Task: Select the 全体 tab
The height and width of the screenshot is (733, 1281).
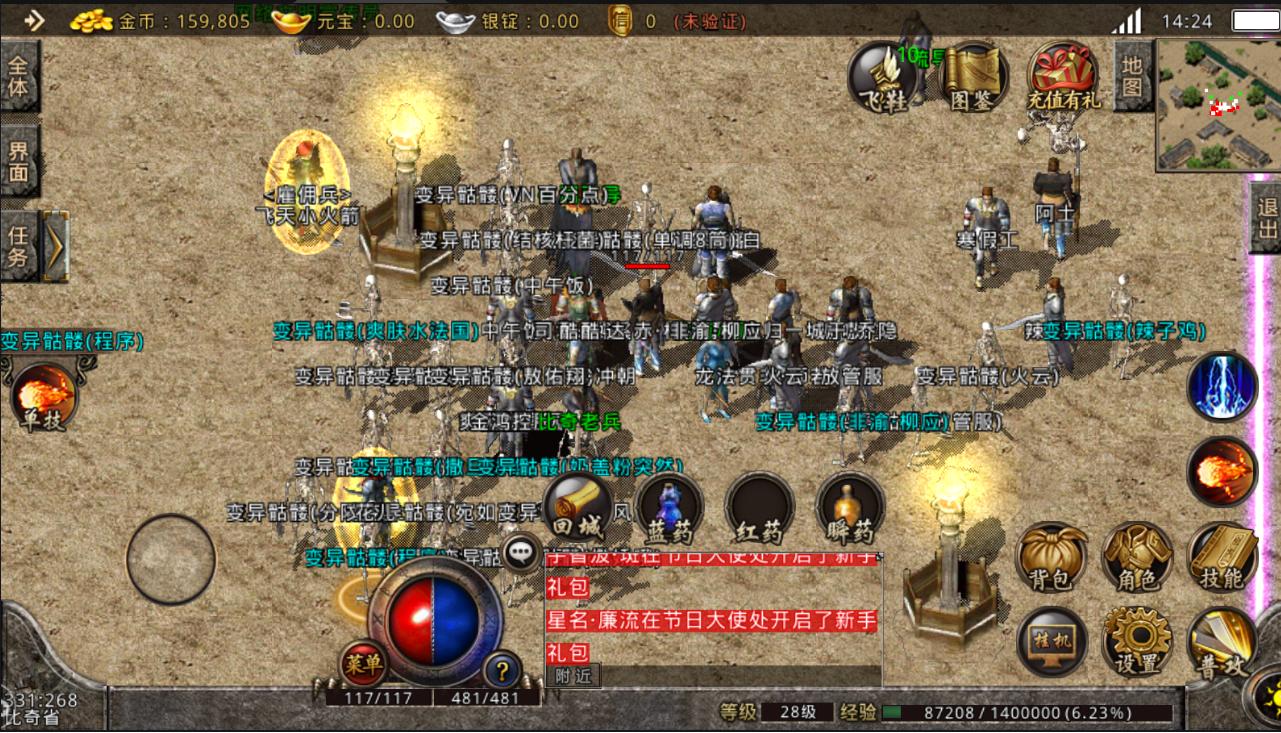Action: point(19,77)
